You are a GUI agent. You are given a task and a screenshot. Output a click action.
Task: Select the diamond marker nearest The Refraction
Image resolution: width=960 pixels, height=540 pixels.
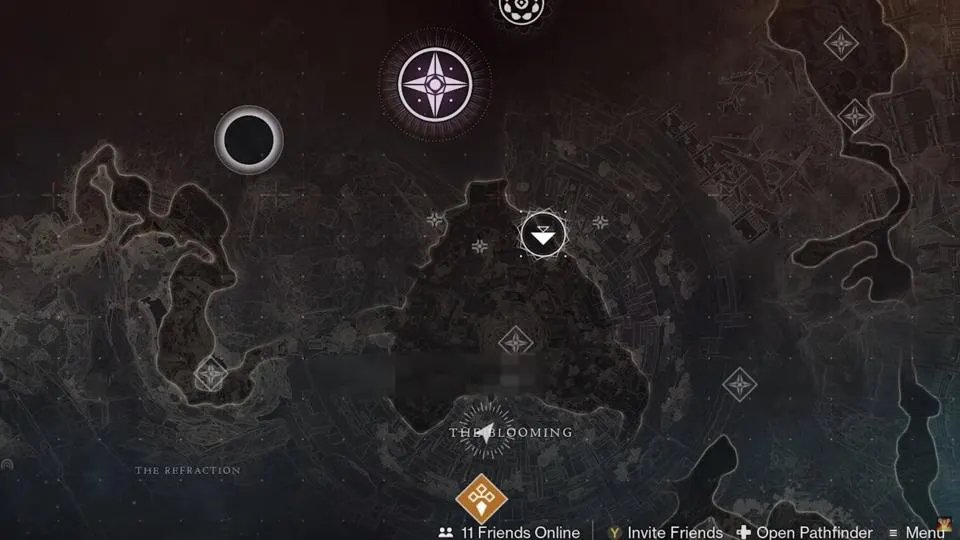(x=211, y=375)
